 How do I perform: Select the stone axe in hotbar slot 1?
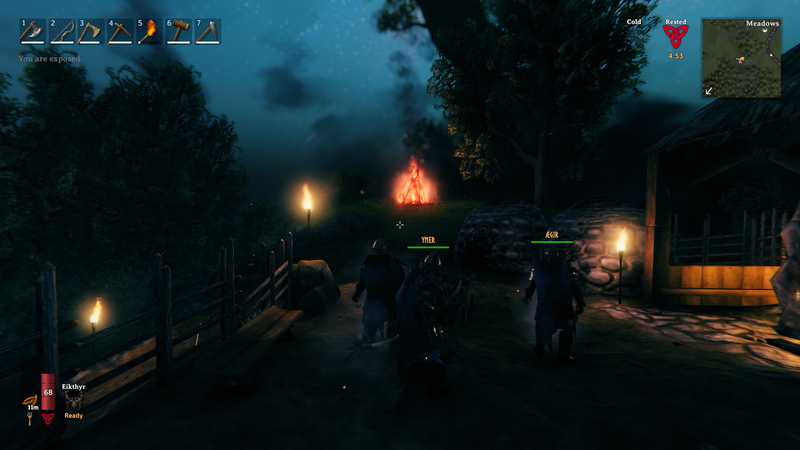coord(33,32)
